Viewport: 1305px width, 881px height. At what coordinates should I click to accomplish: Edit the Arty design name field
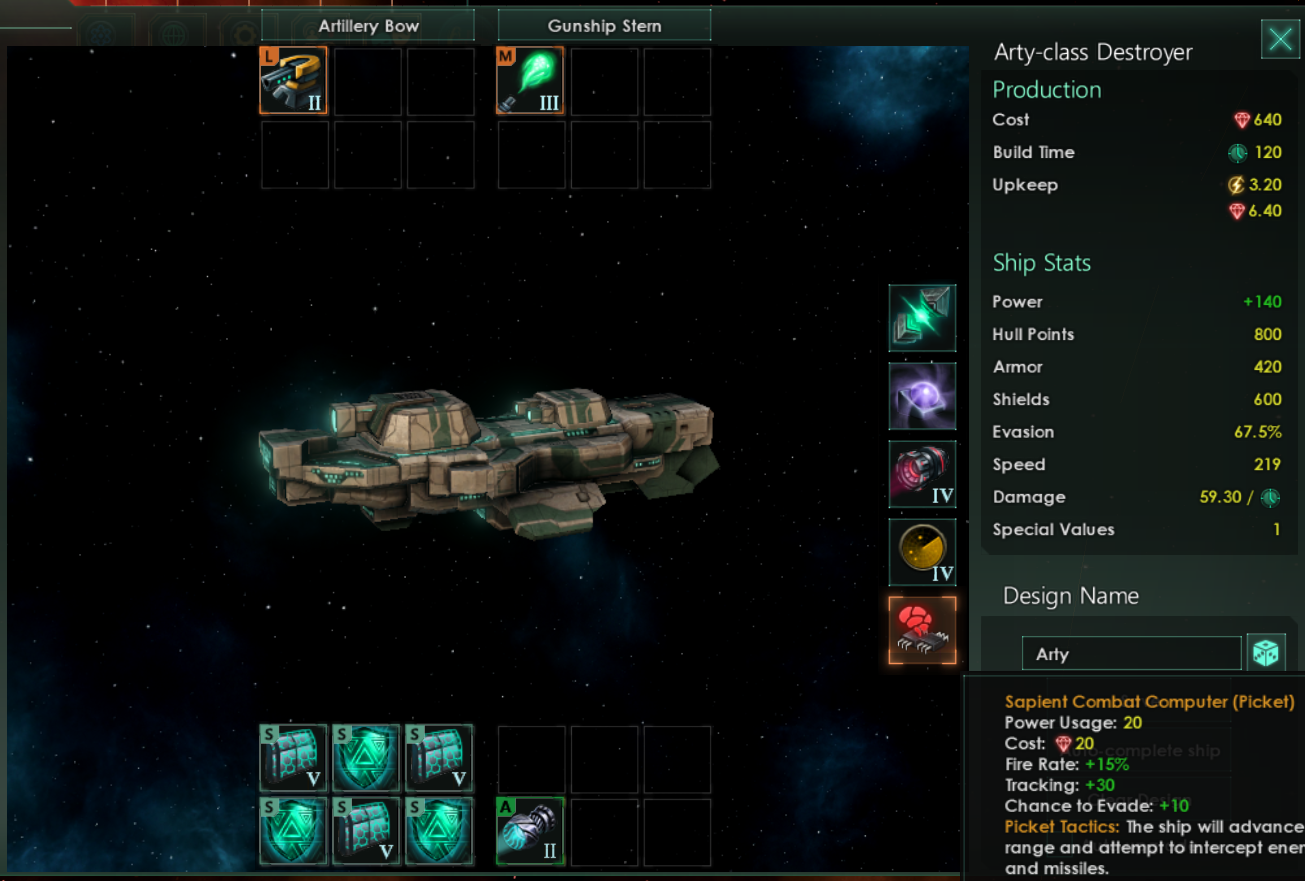click(1131, 654)
